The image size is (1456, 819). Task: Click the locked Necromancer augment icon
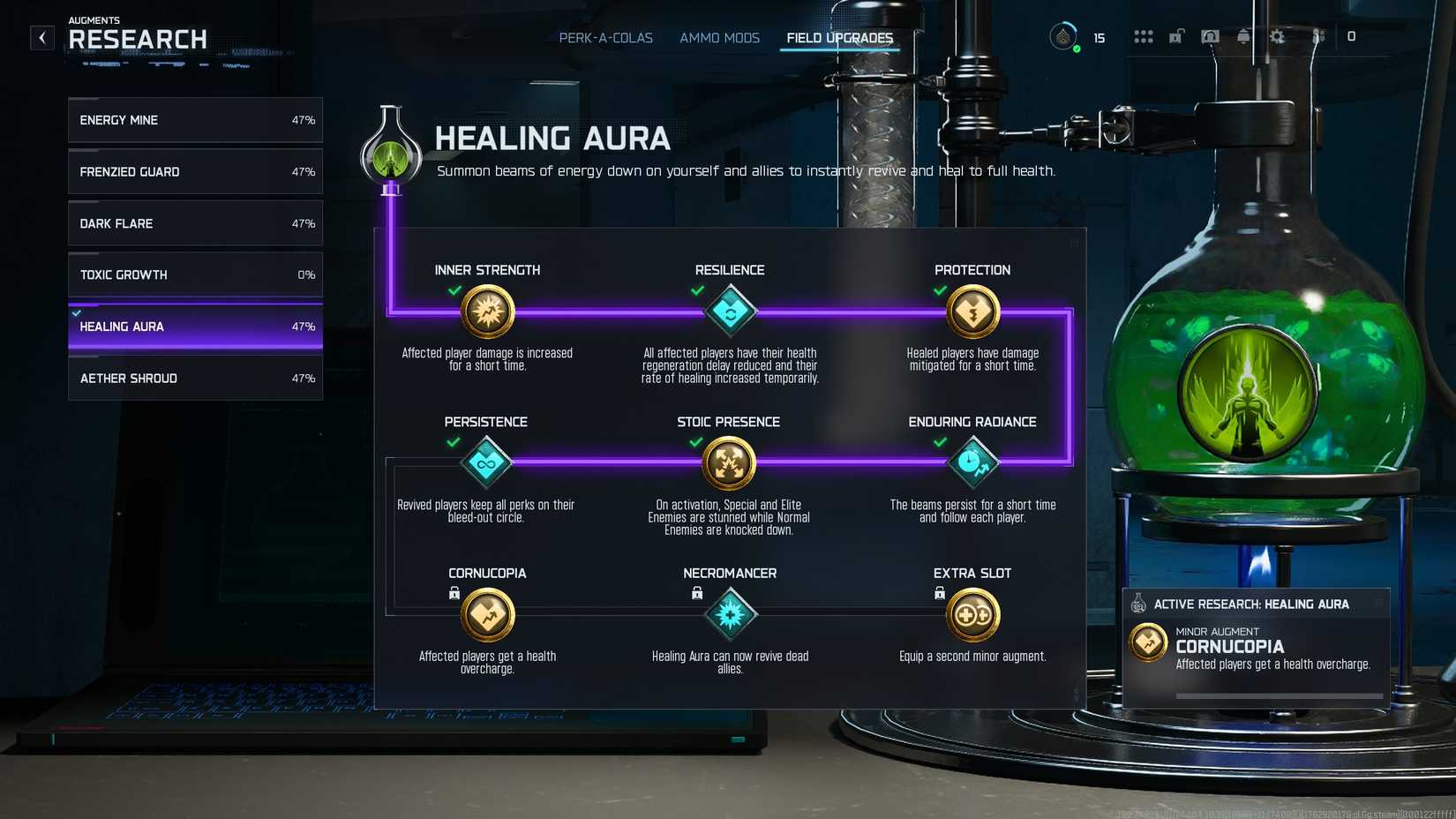tap(730, 614)
